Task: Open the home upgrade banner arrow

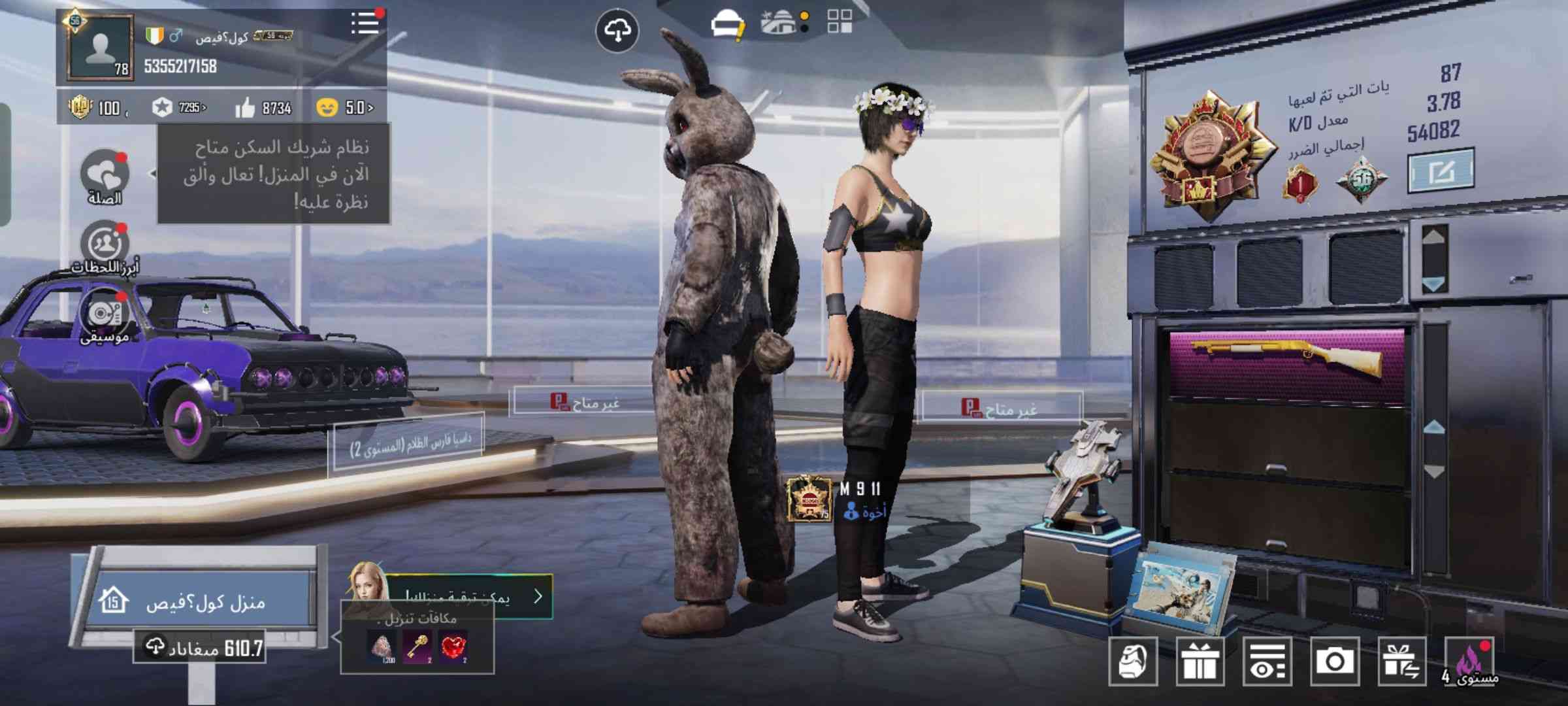Action: [537, 596]
